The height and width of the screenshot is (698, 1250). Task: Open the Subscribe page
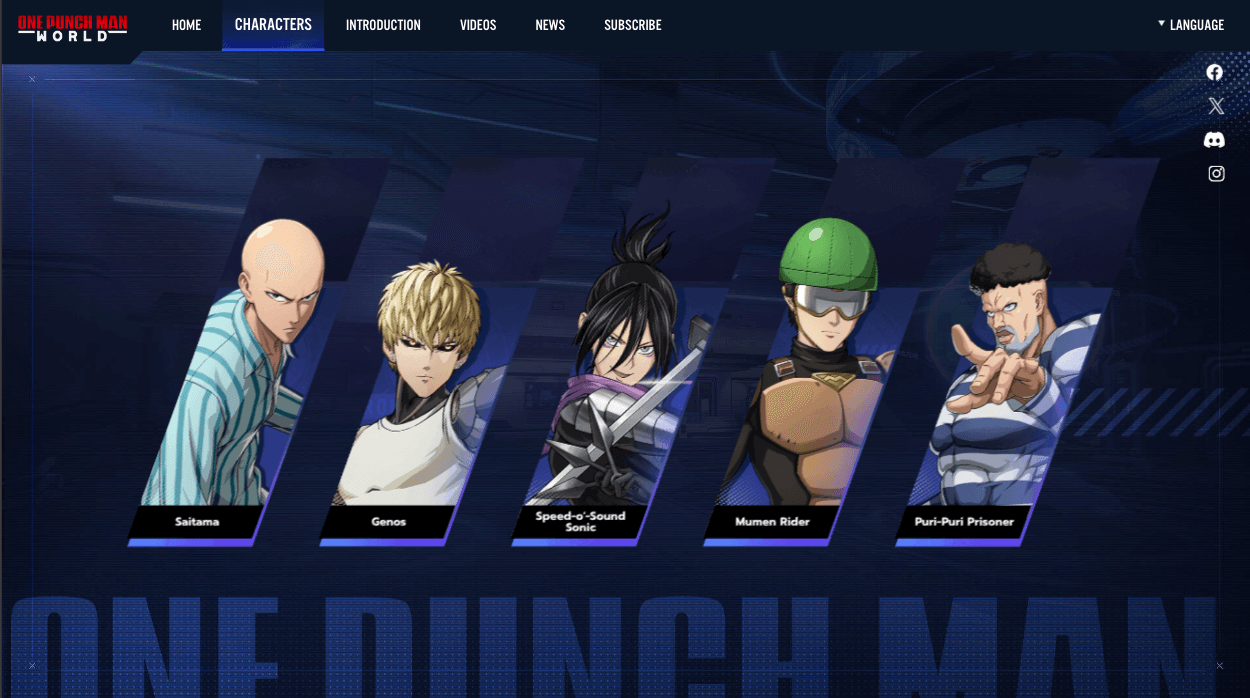(x=632, y=25)
